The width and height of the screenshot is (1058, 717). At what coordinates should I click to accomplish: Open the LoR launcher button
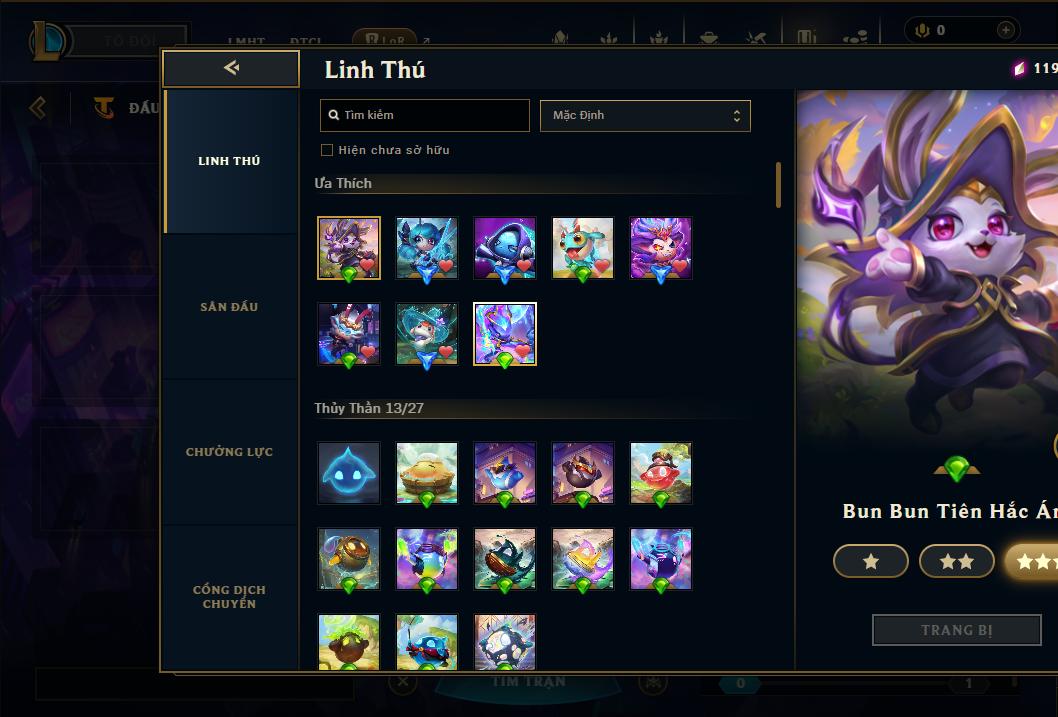click(x=385, y=41)
